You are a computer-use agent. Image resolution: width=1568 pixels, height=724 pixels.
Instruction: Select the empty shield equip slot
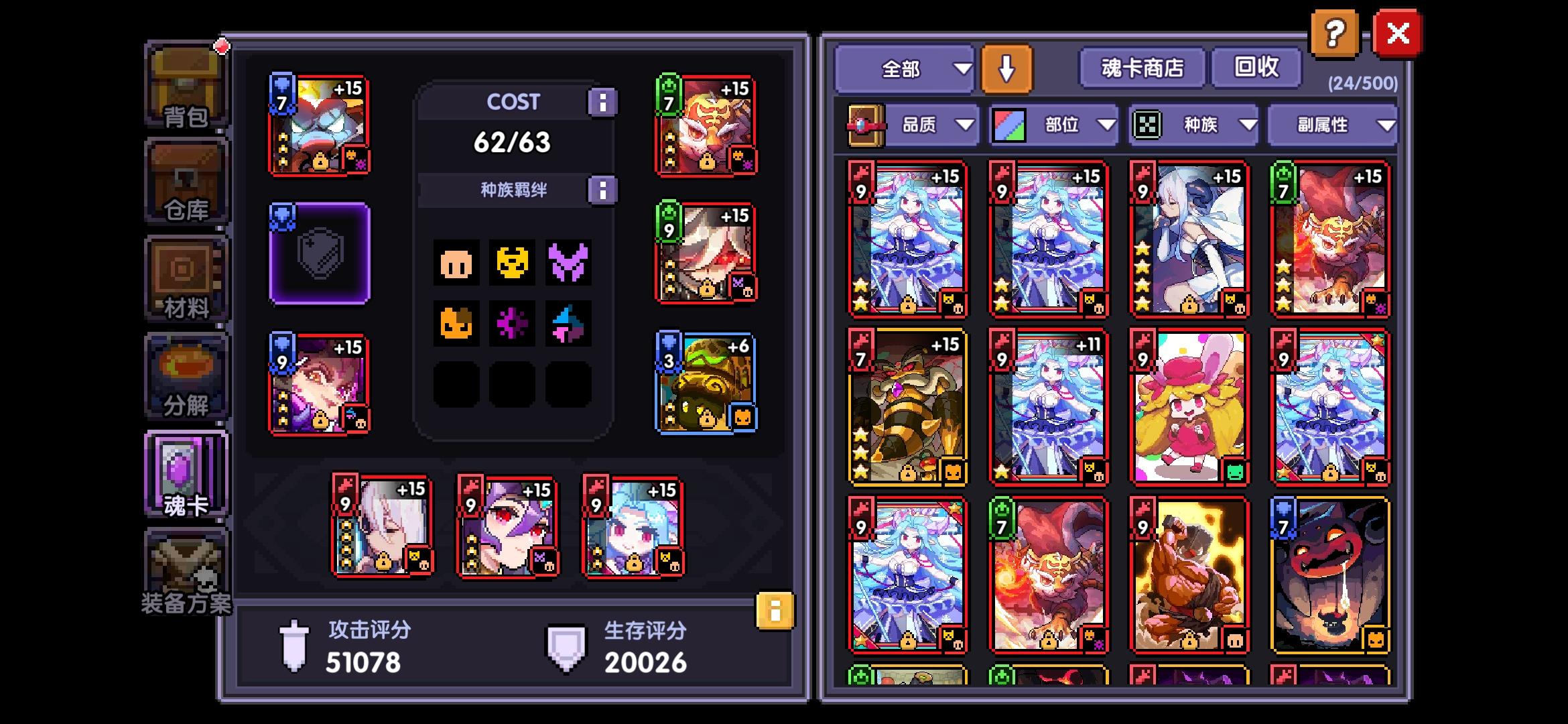(319, 256)
